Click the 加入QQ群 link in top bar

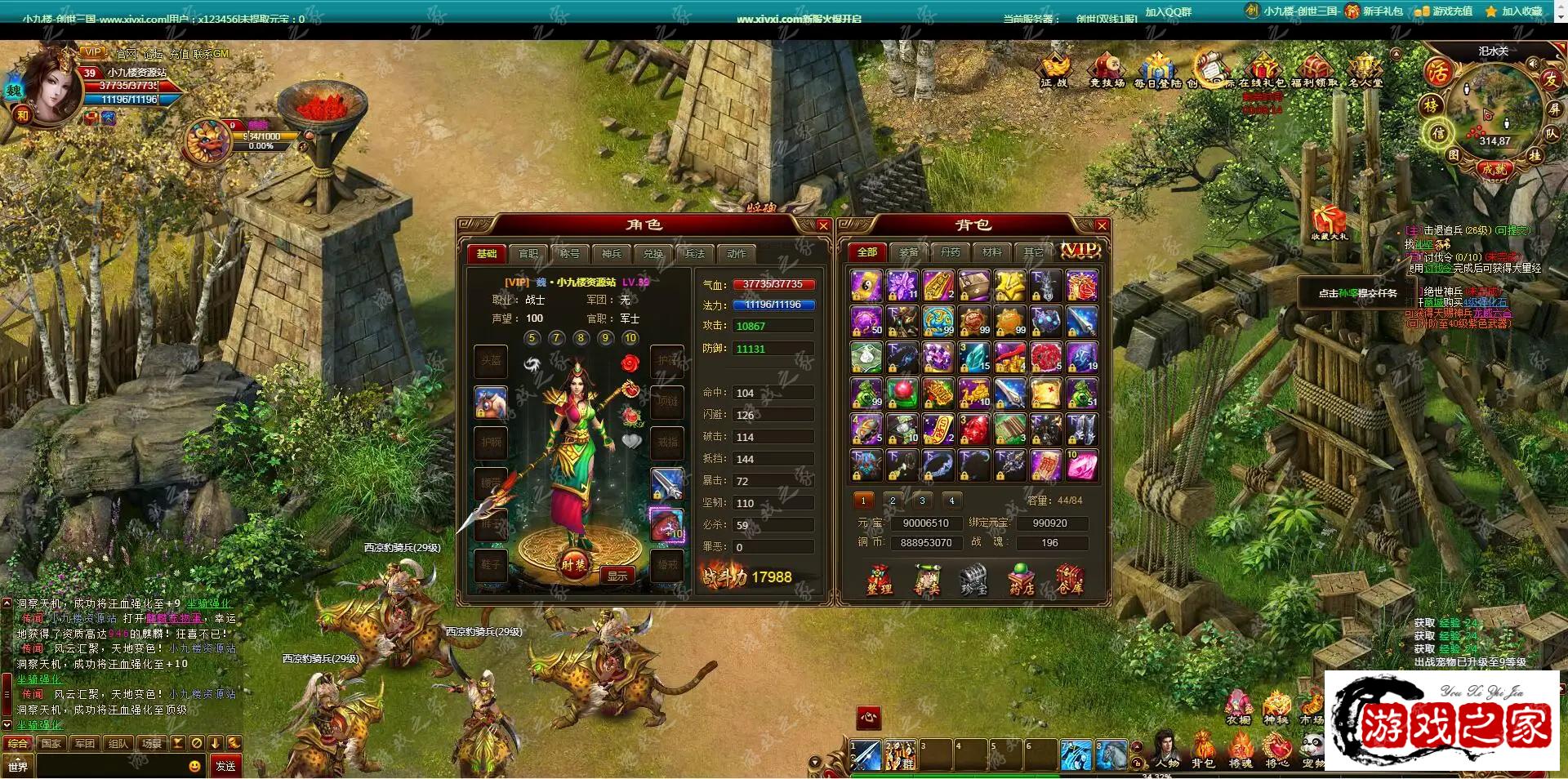(x=1168, y=12)
